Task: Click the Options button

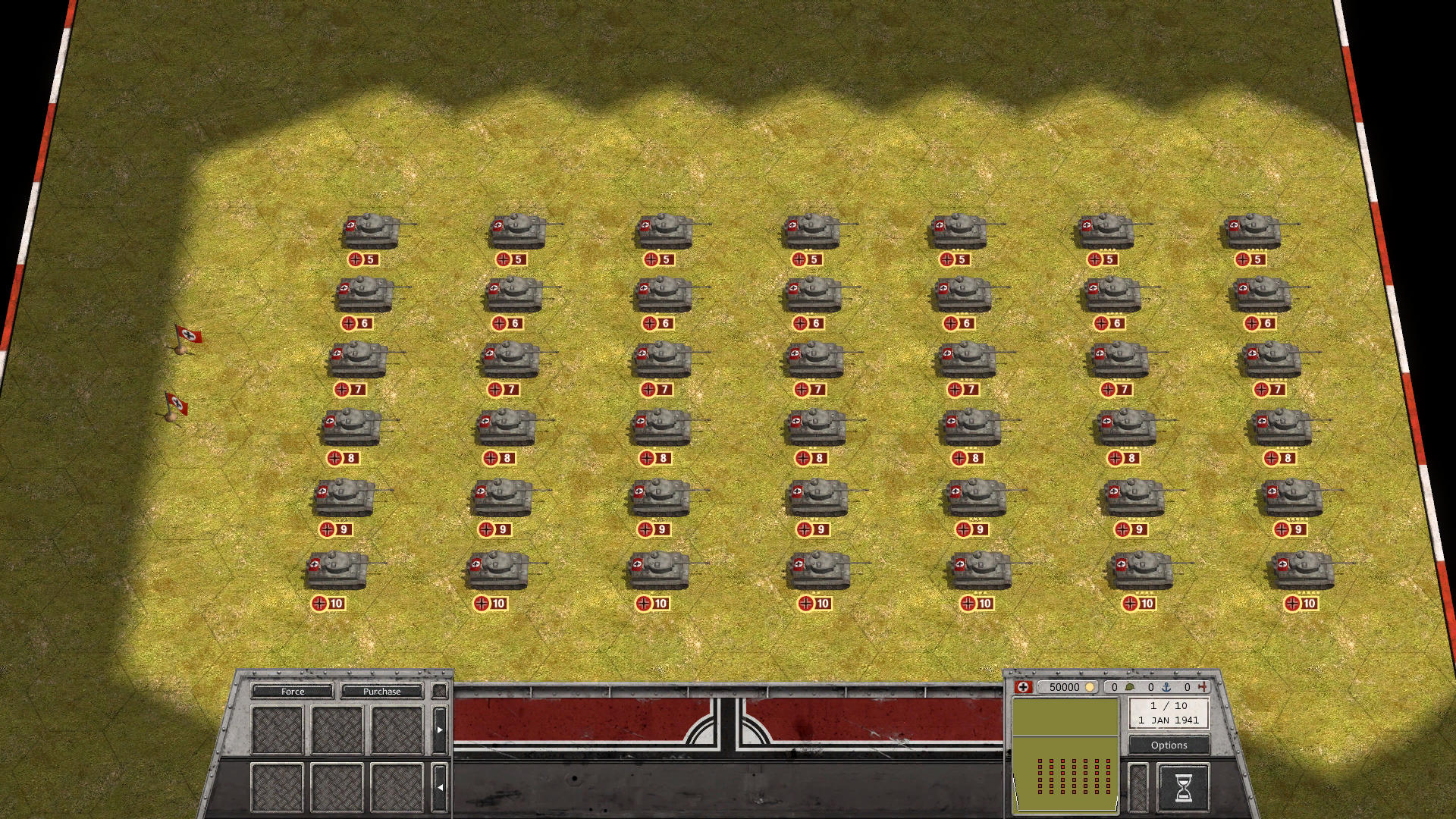Action: (x=1169, y=745)
